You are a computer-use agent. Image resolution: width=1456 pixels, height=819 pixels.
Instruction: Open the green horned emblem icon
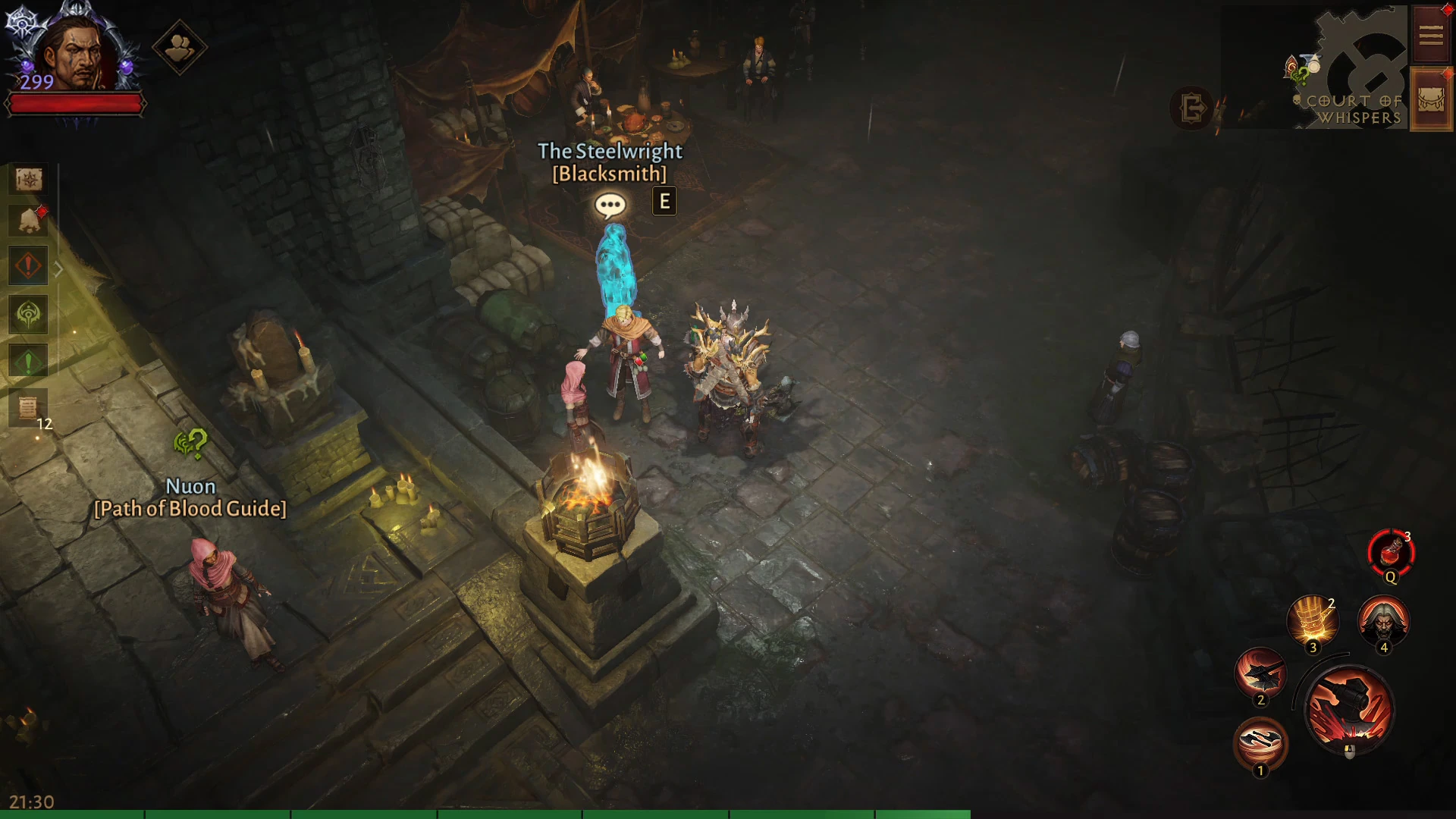pyautogui.click(x=29, y=315)
